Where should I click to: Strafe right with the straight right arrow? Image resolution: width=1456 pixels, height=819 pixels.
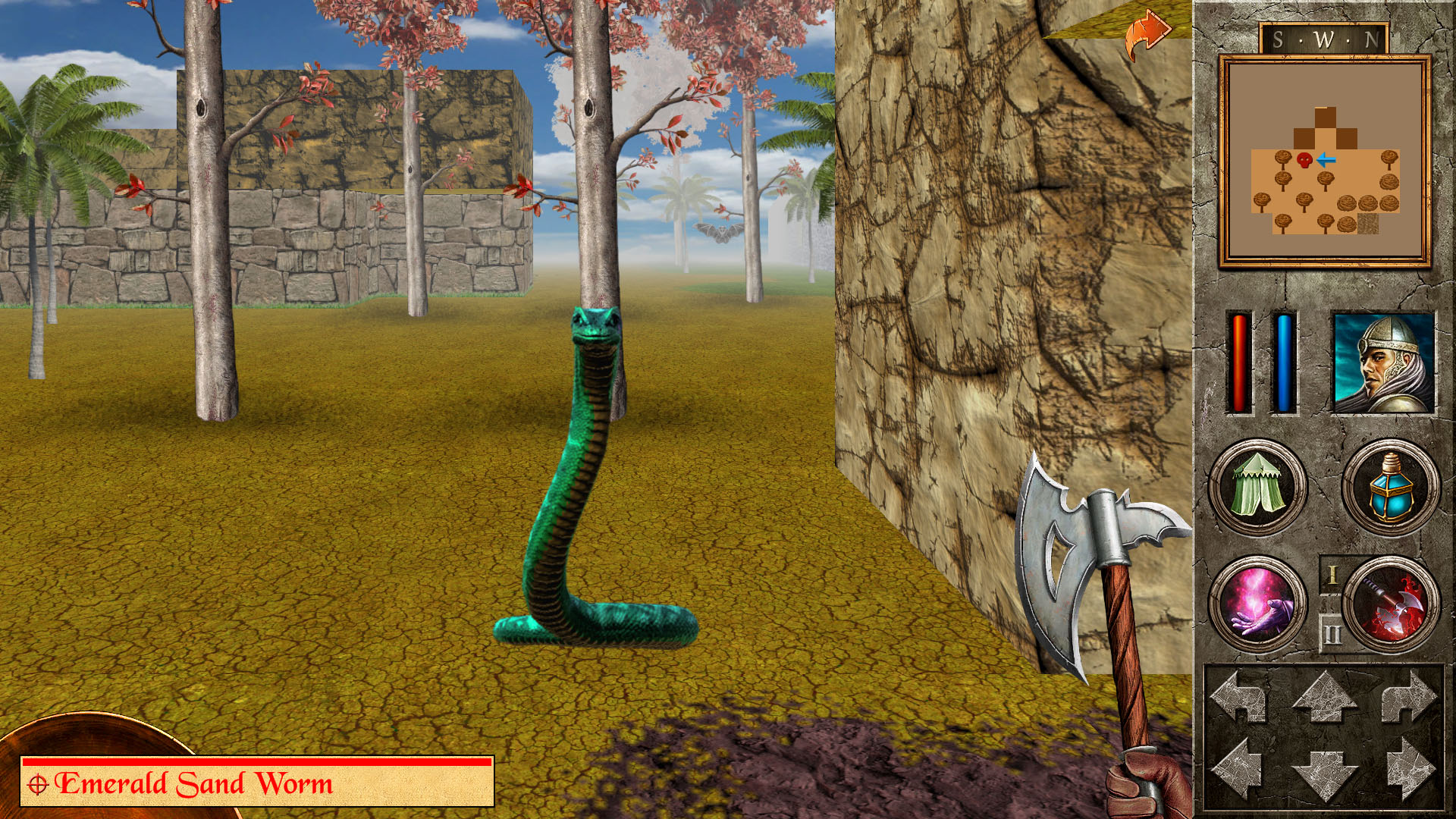tap(1409, 767)
